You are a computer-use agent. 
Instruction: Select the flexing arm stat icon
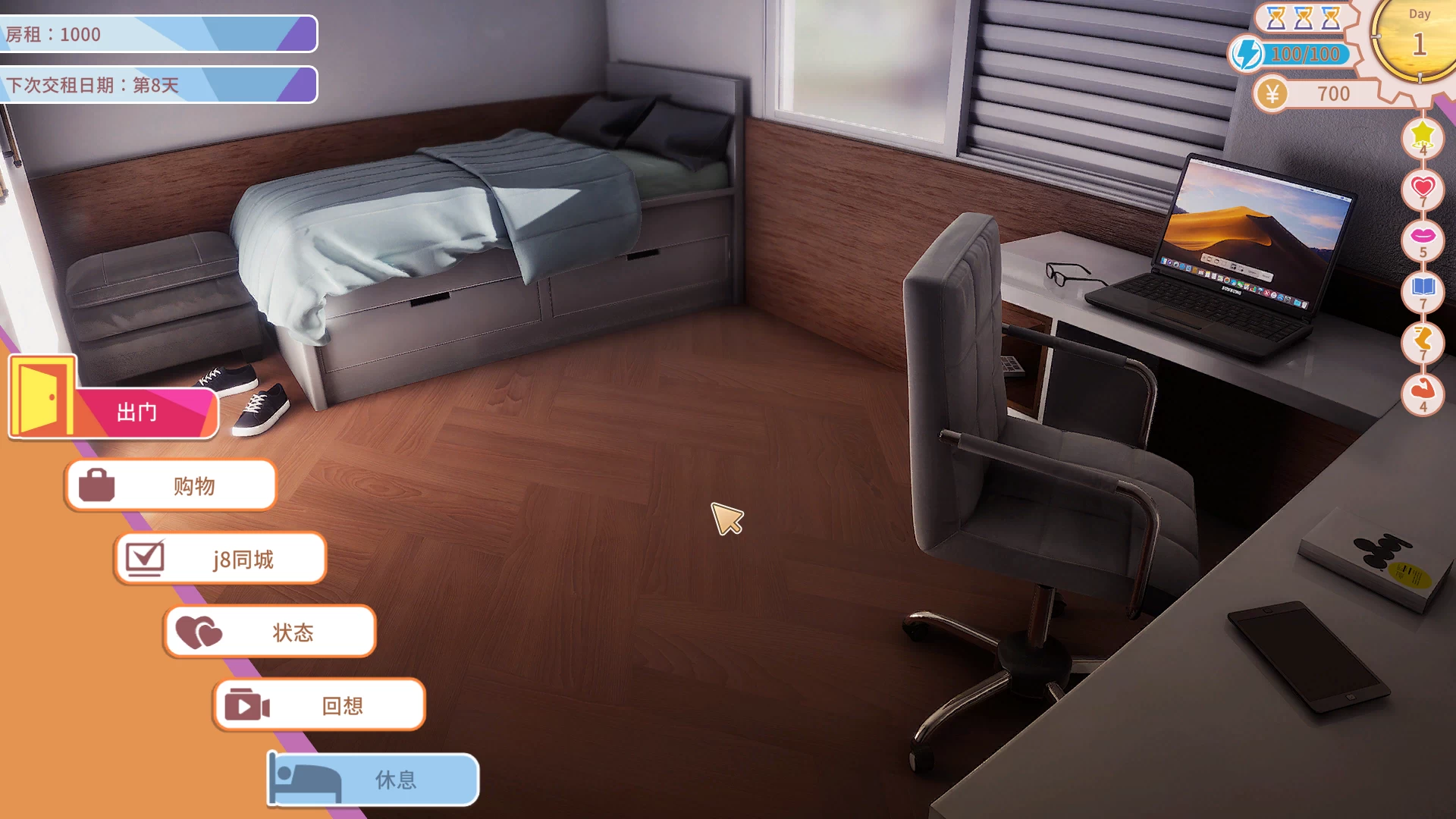[x=1423, y=391]
